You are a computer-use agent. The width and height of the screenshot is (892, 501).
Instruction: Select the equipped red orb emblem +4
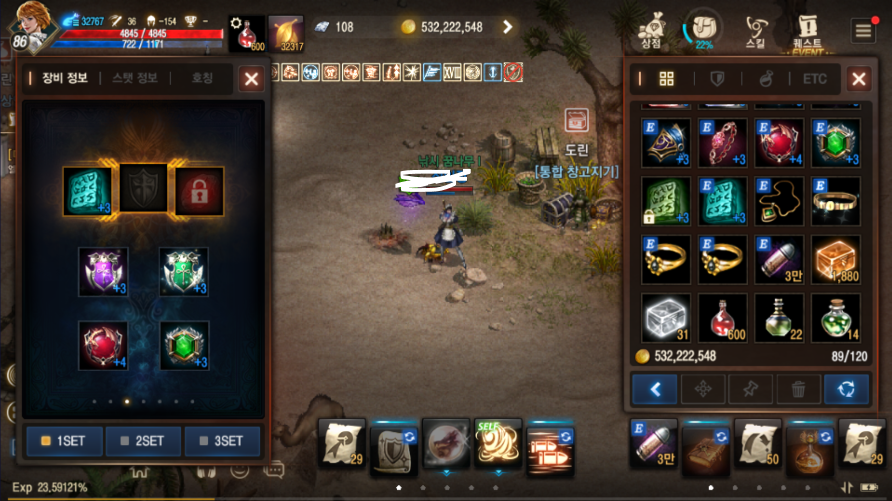(103, 345)
